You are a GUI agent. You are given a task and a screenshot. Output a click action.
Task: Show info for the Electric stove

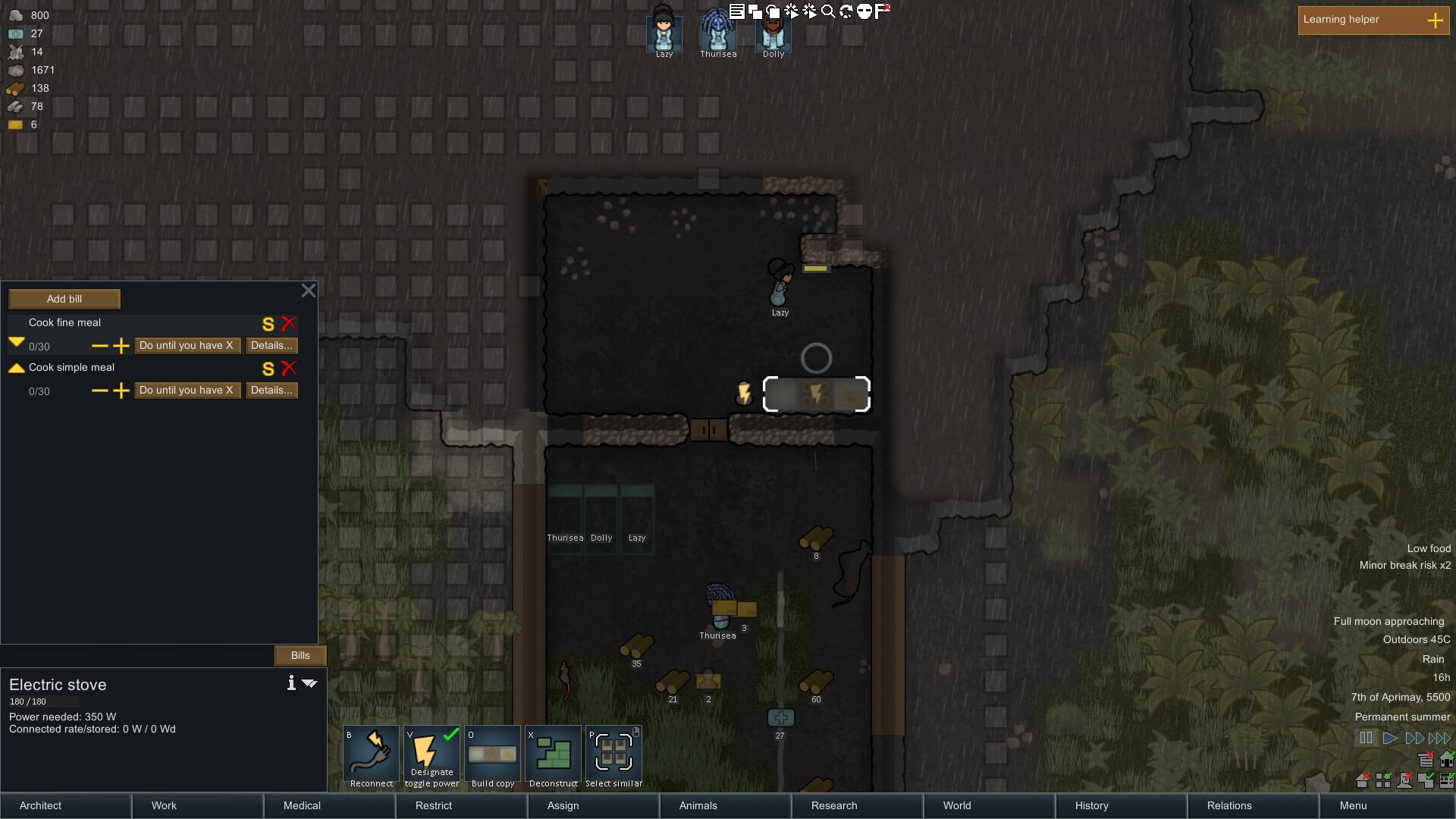pyautogui.click(x=291, y=683)
